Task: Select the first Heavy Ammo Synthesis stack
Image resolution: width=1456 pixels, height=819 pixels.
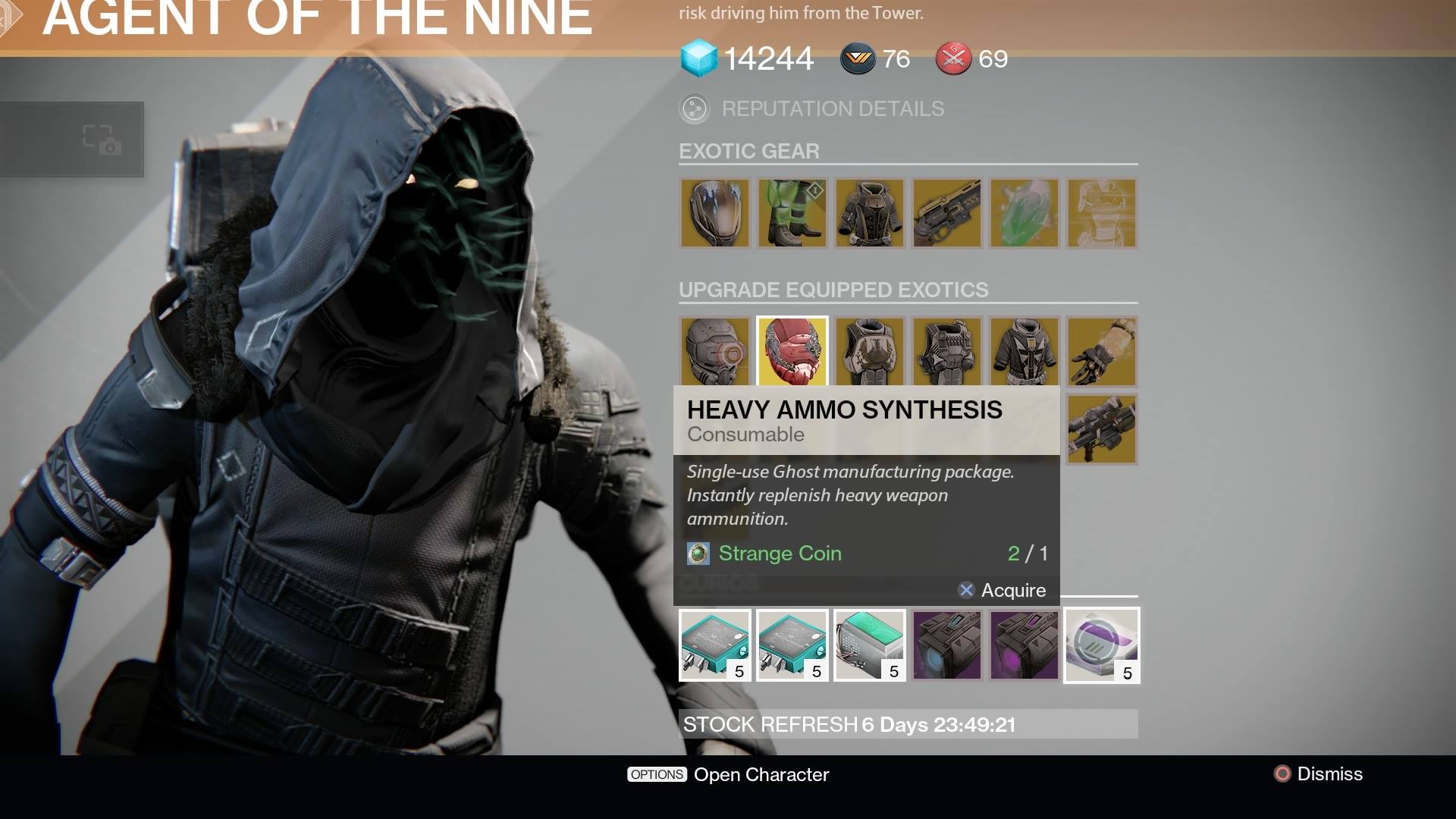Action: [714, 645]
